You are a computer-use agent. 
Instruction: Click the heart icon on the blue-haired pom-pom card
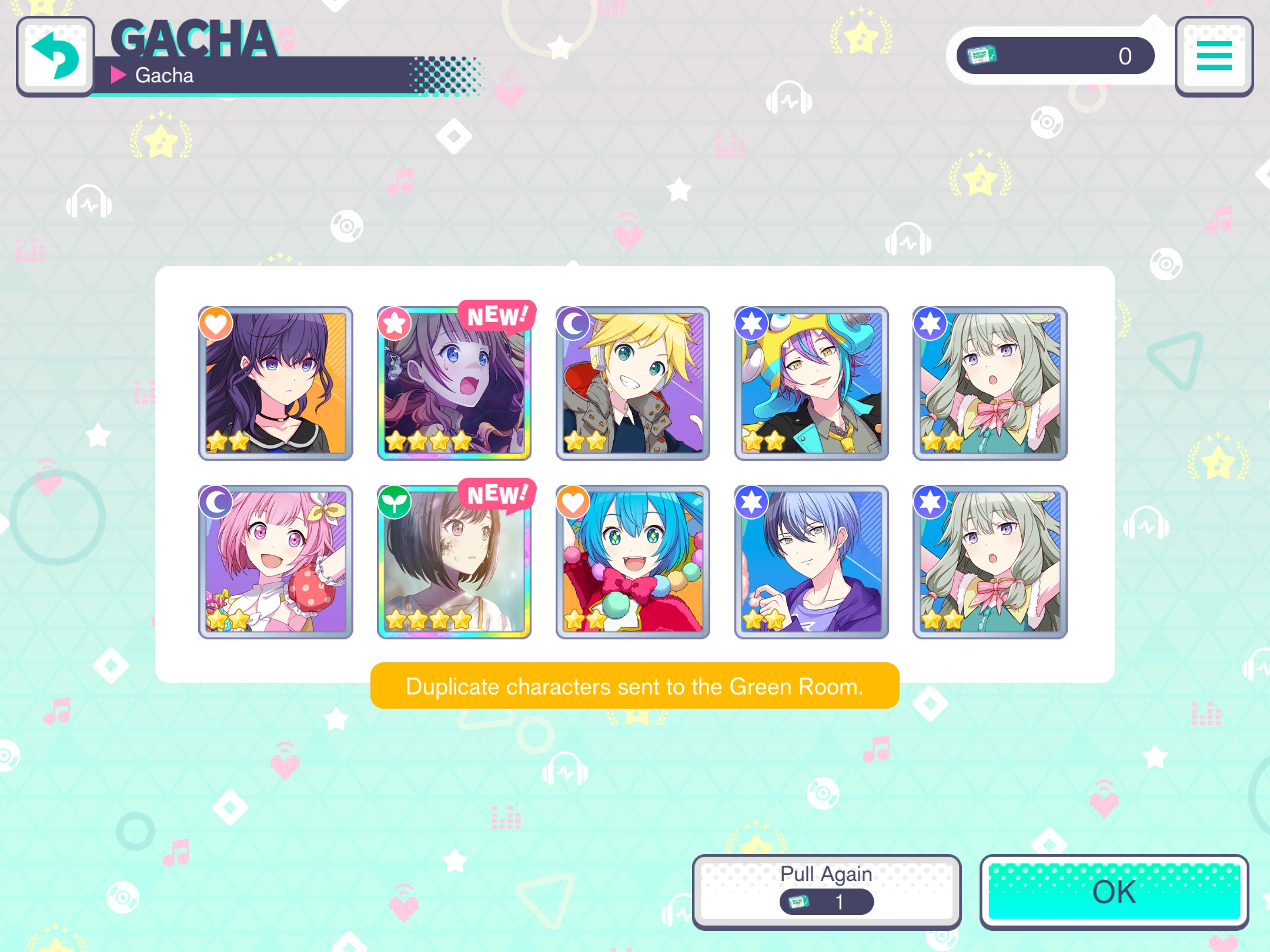573,502
